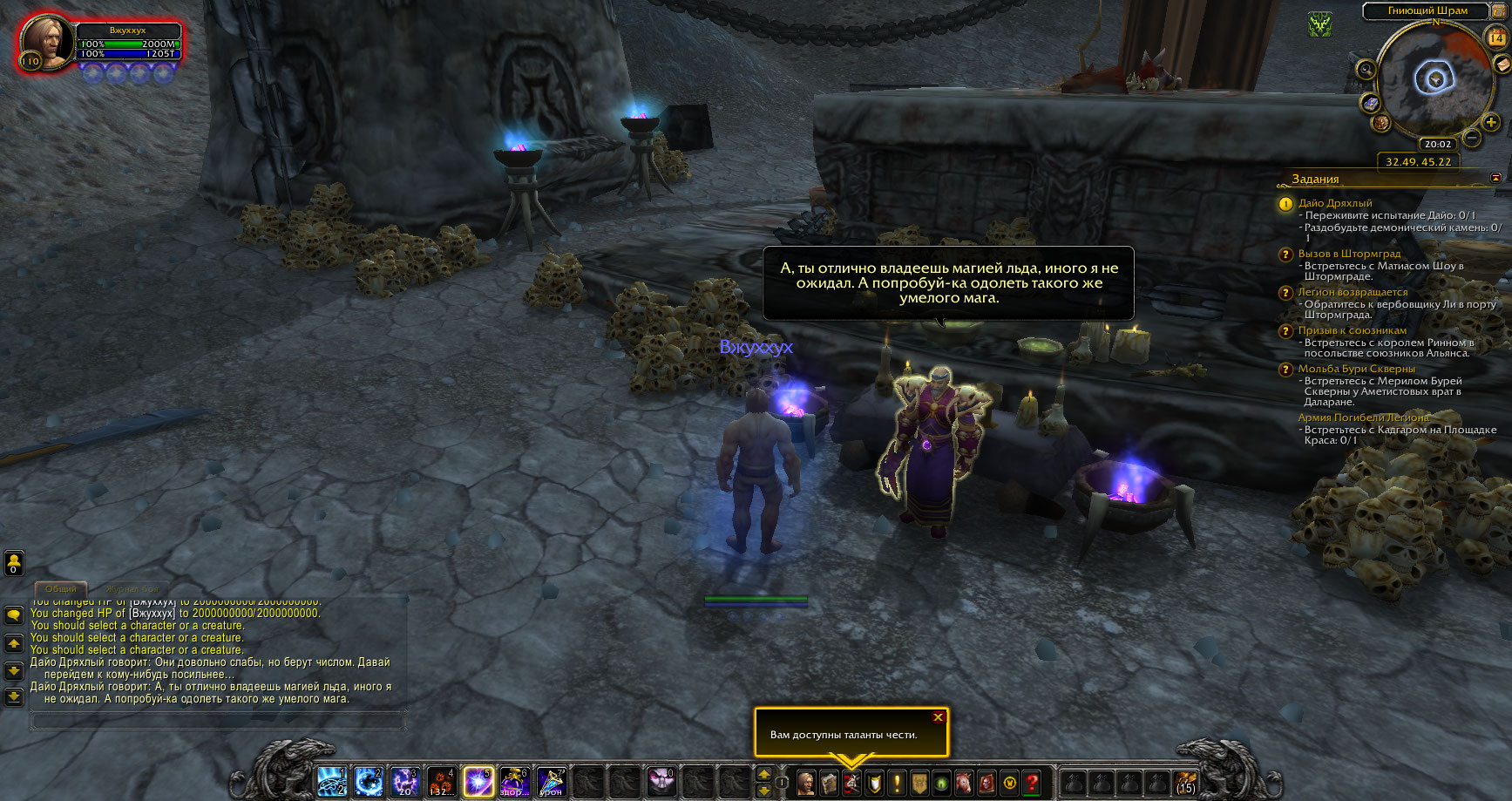Switch to the Журнал боя chat tab

pyautogui.click(x=133, y=589)
